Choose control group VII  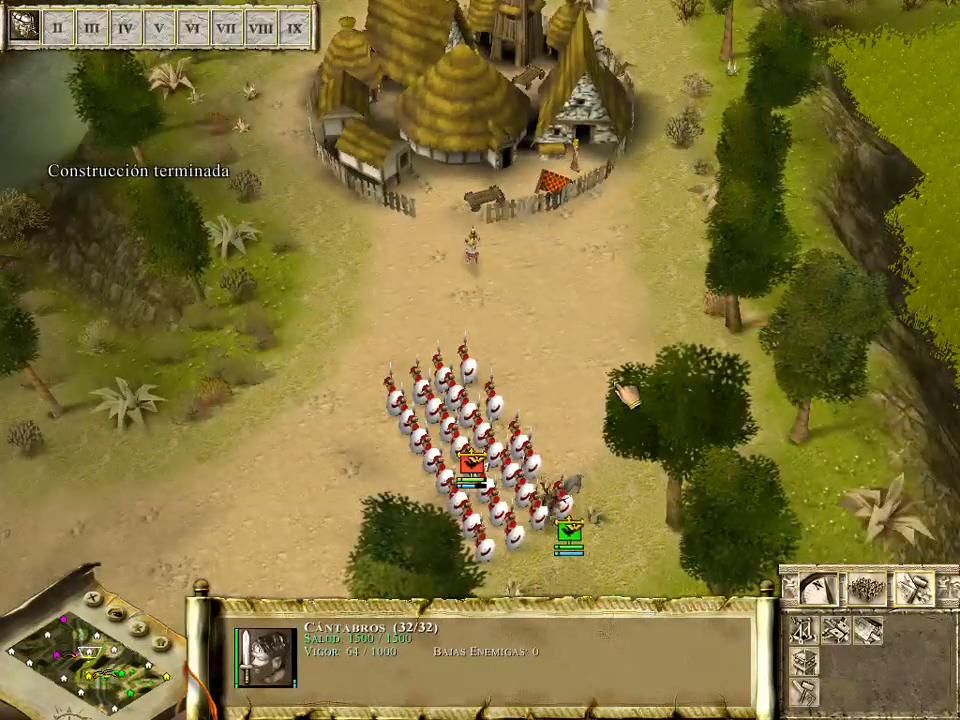(226, 27)
